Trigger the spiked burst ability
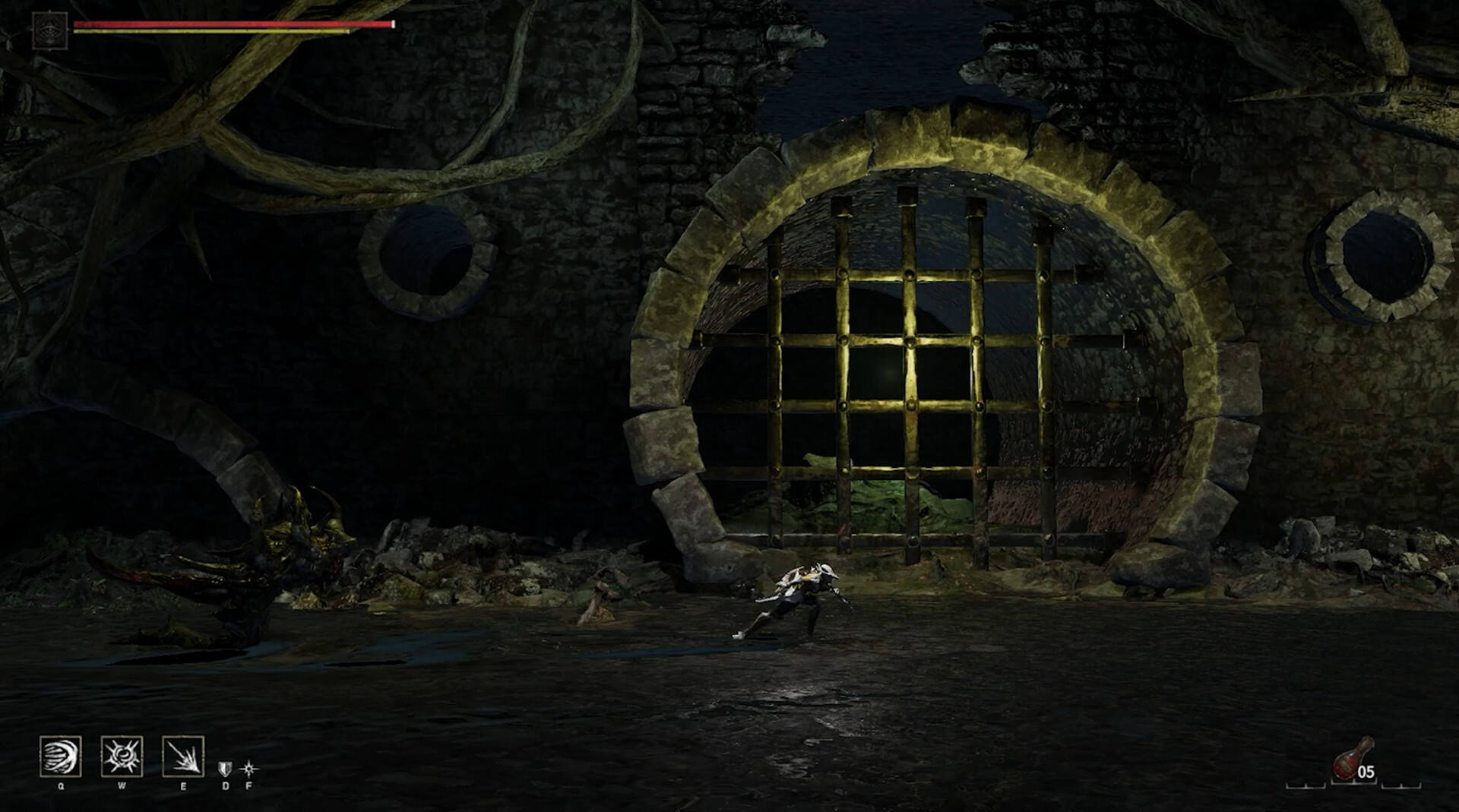Image resolution: width=1459 pixels, height=812 pixels. [122, 757]
